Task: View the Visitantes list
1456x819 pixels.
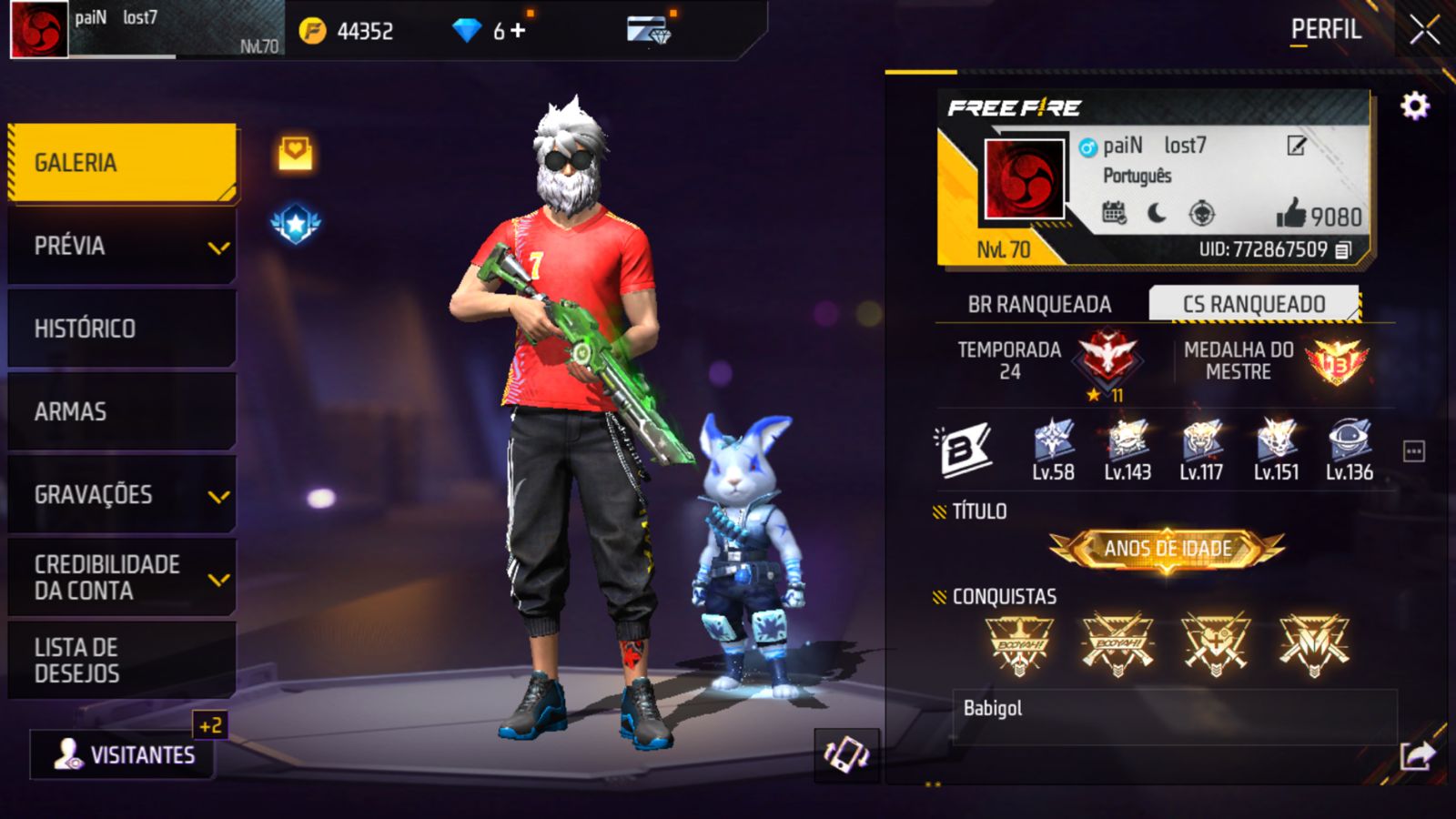Action: [x=124, y=754]
